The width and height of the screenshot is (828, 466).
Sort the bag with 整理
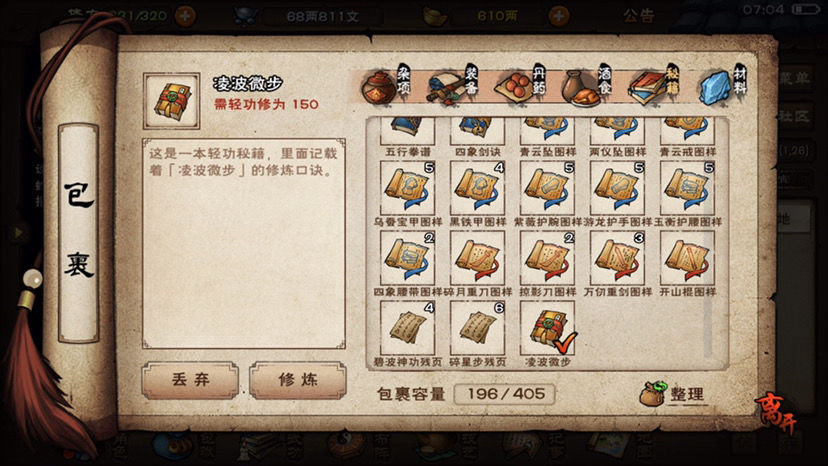click(x=674, y=395)
